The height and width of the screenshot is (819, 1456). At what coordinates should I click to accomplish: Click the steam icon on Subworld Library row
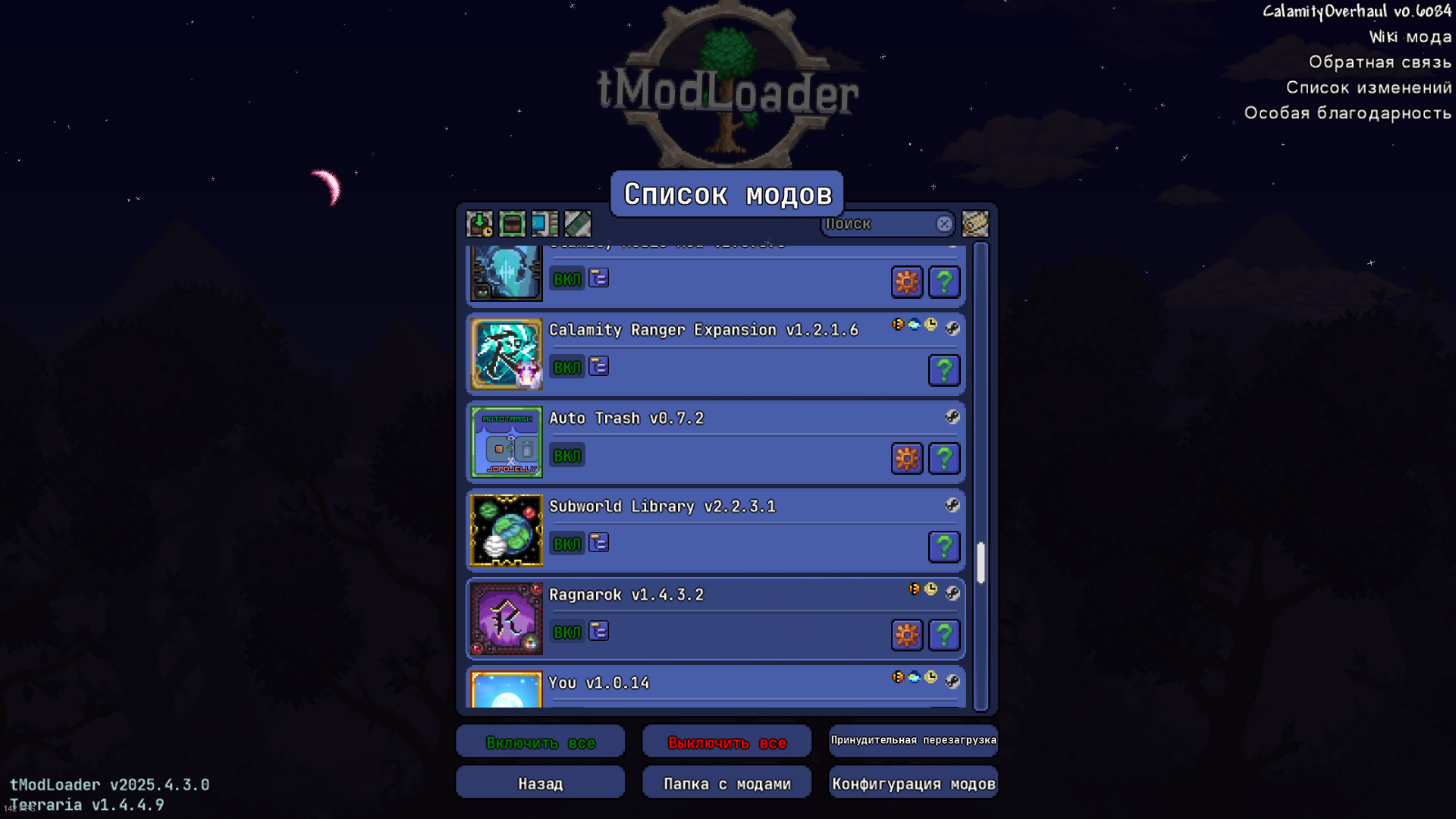click(954, 506)
